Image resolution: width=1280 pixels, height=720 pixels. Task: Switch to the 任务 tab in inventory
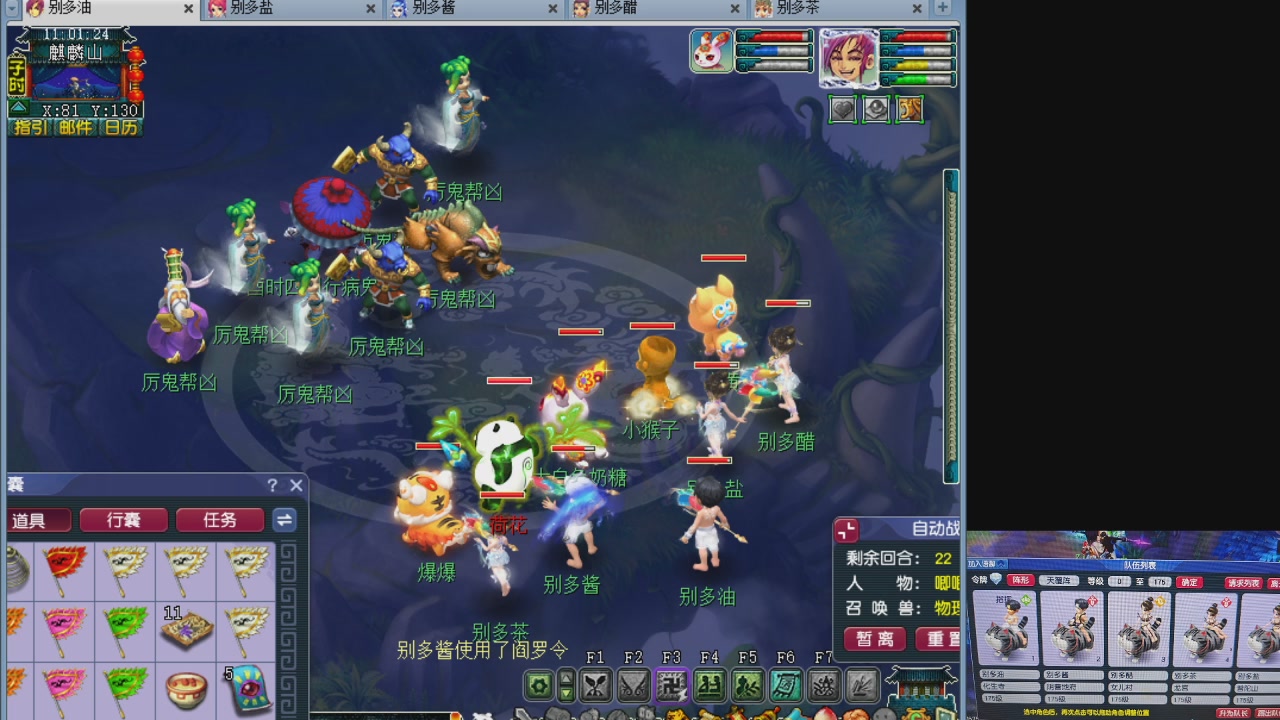pos(219,520)
